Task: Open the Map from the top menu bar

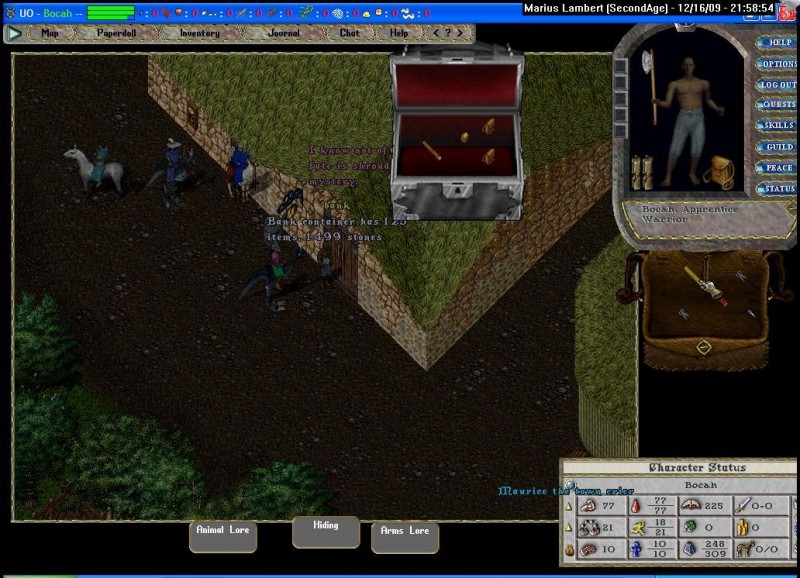Action: coord(50,33)
